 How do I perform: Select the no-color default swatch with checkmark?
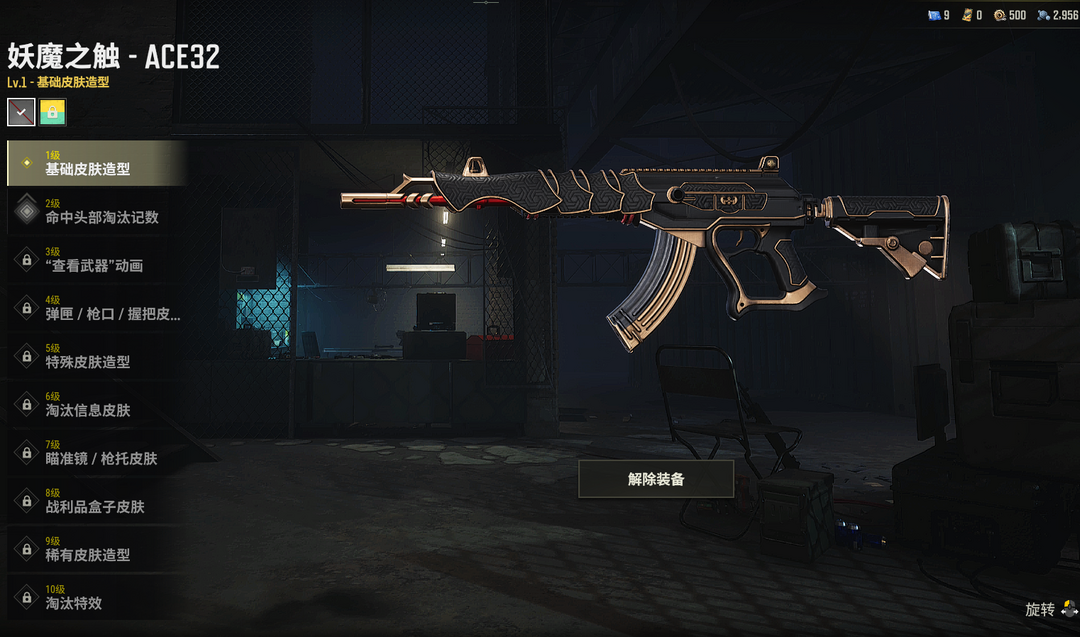click(21, 112)
